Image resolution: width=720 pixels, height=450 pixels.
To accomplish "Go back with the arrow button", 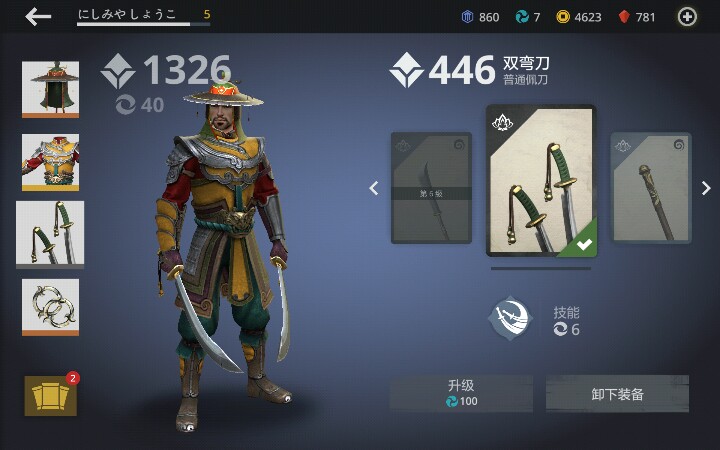I will [38, 16].
